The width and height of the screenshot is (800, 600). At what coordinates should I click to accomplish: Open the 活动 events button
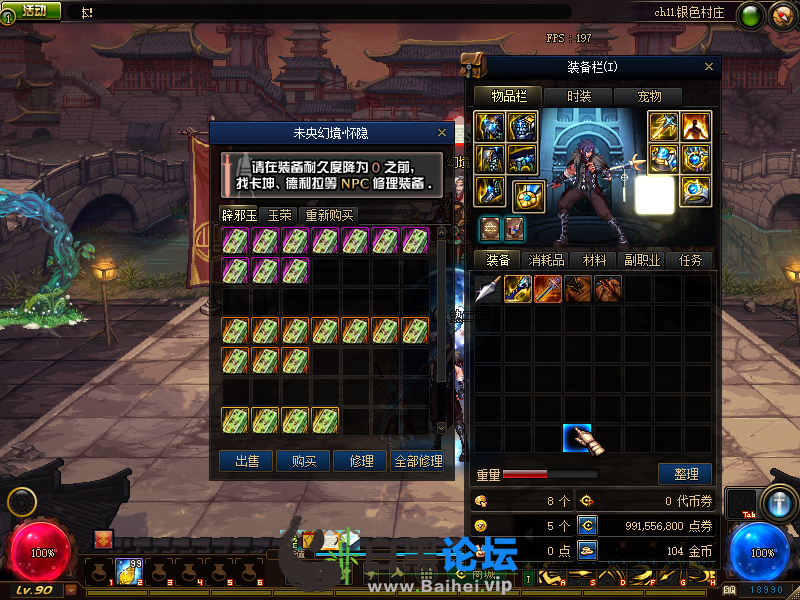tap(33, 10)
